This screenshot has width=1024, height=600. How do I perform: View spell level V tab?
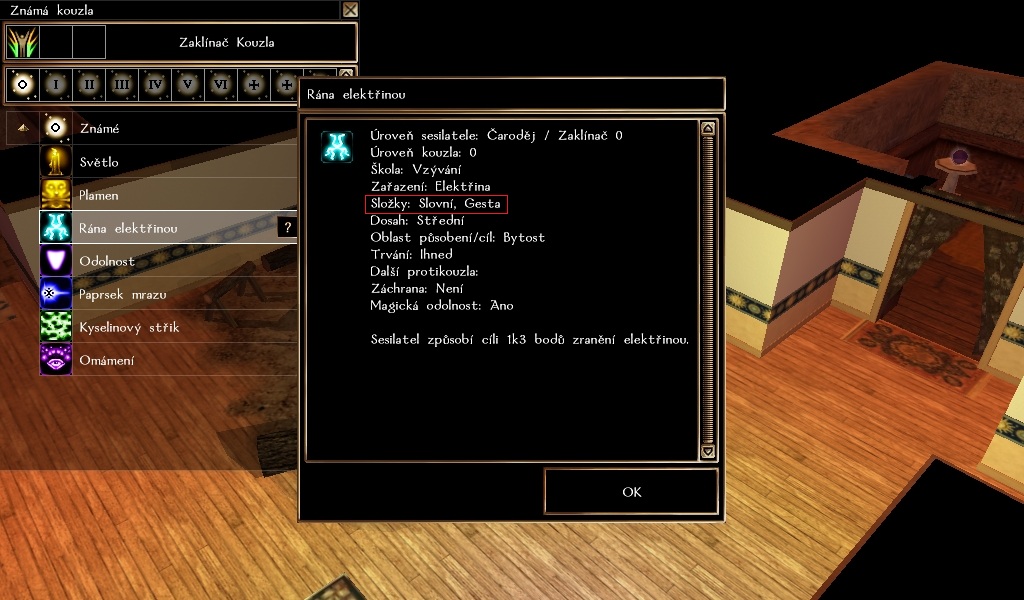click(x=187, y=85)
